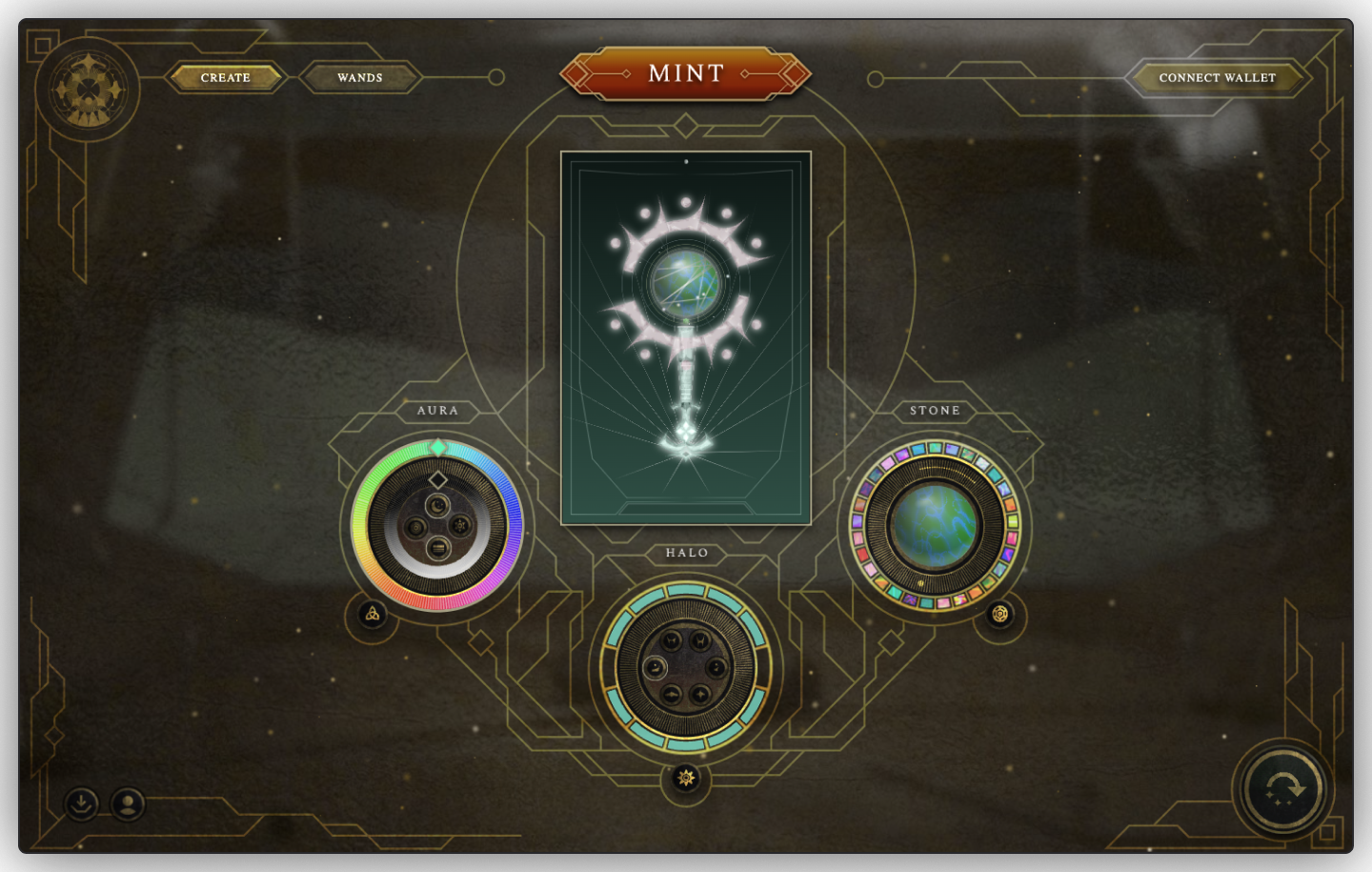The width and height of the screenshot is (1372, 872).
Task: Connect your wallet
Action: (x=1217, y=77)
